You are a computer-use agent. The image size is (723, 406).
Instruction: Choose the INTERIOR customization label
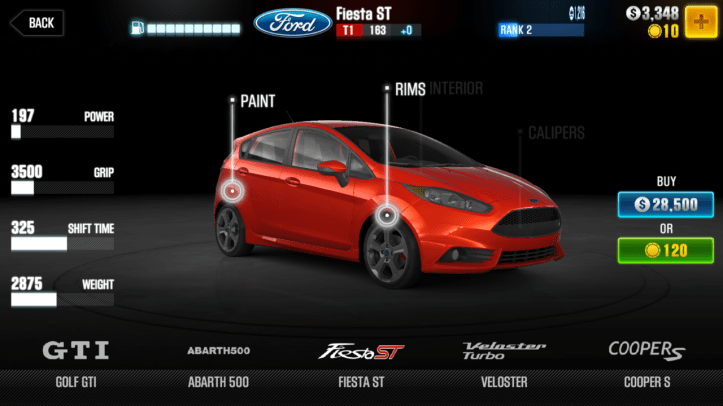(457, 89)
